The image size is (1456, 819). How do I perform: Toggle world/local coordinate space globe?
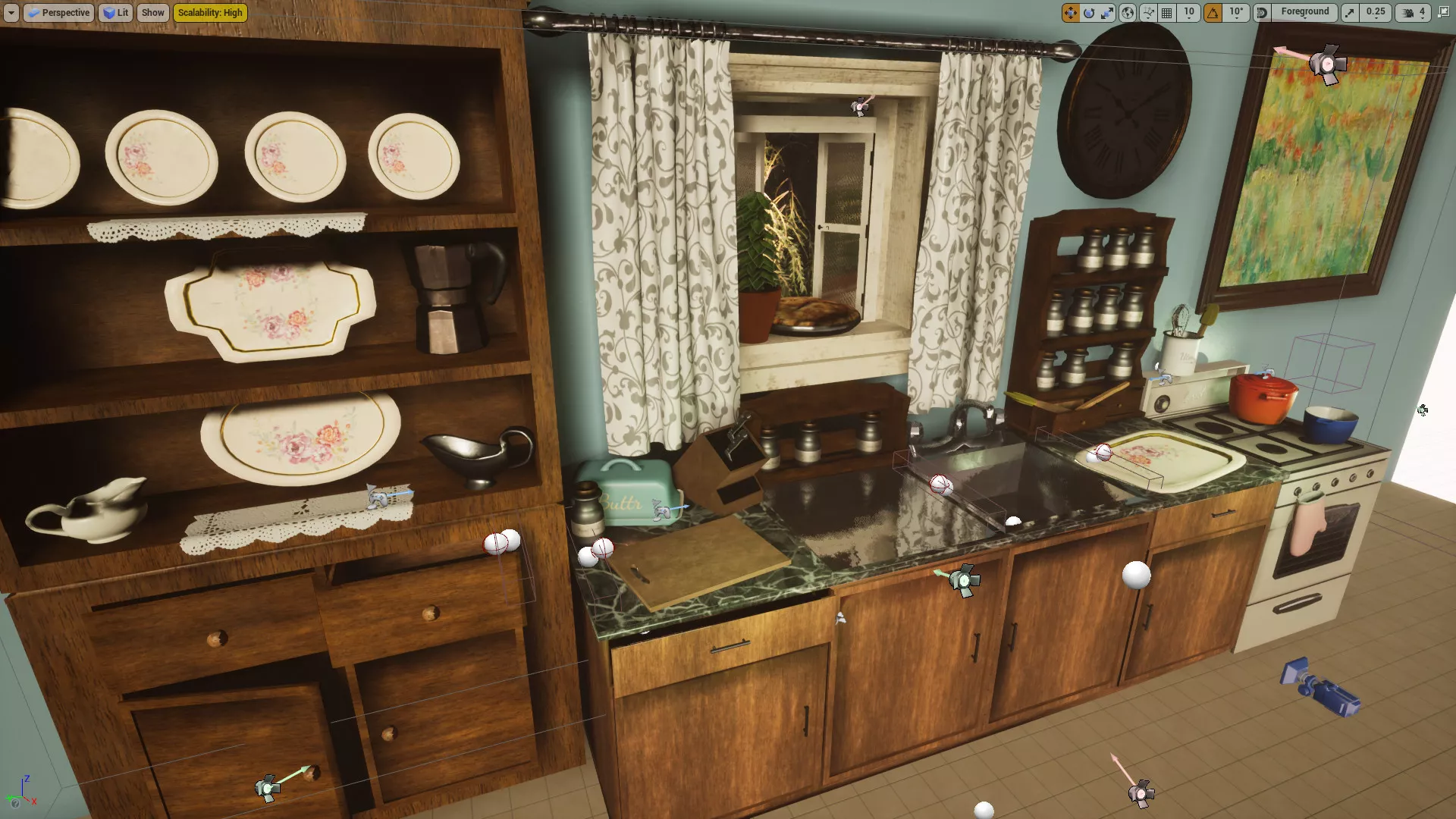tap(1128, 13)
